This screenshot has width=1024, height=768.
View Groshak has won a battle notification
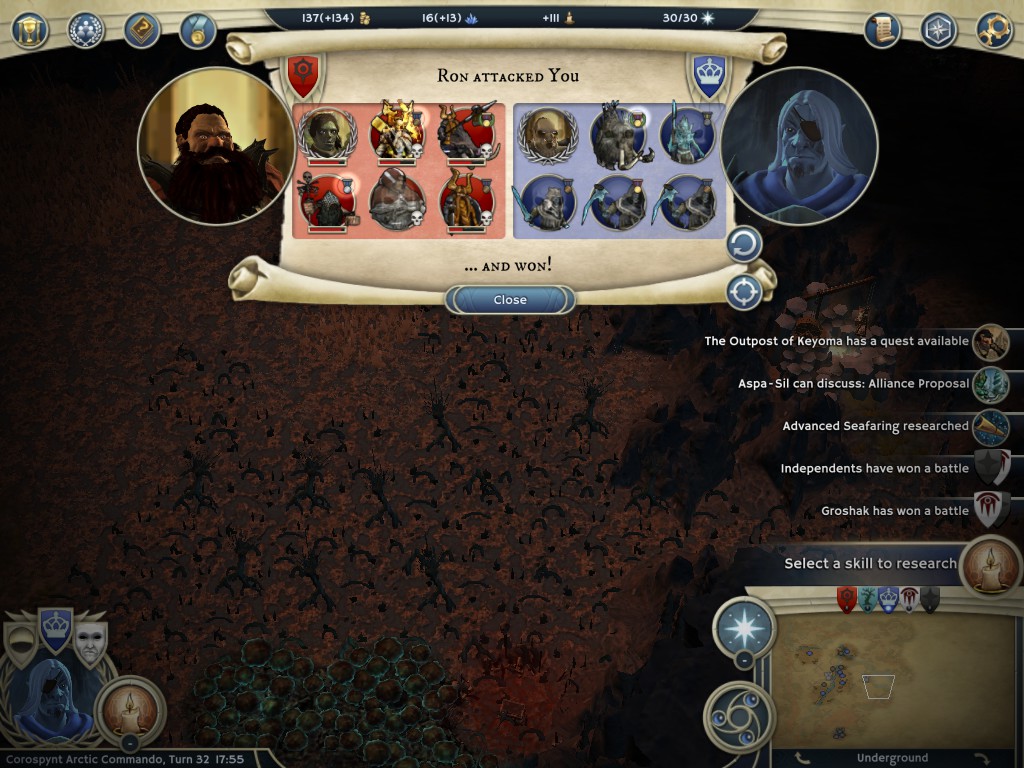[x=895, y=511]
